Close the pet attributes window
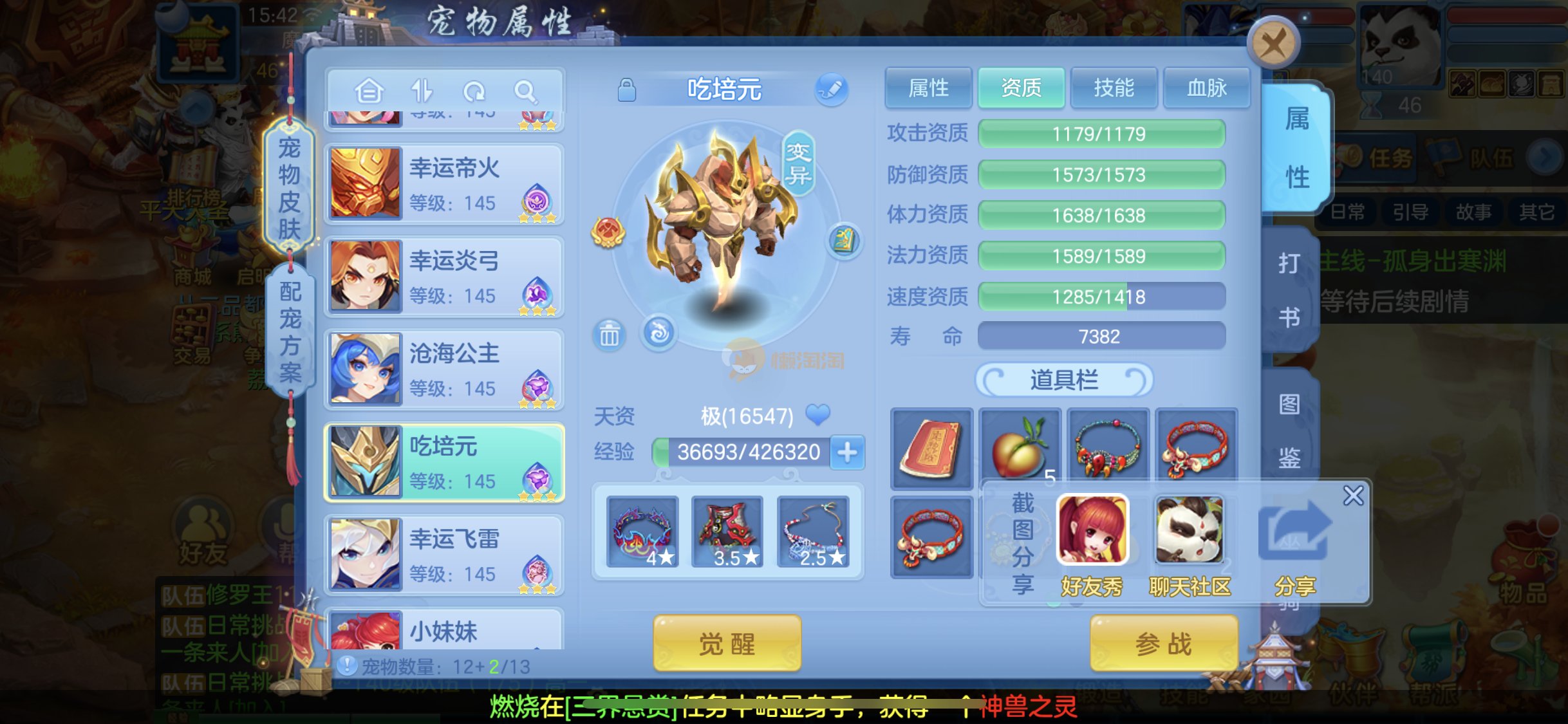This screenshot has width=1568, height=724. 1273,44
